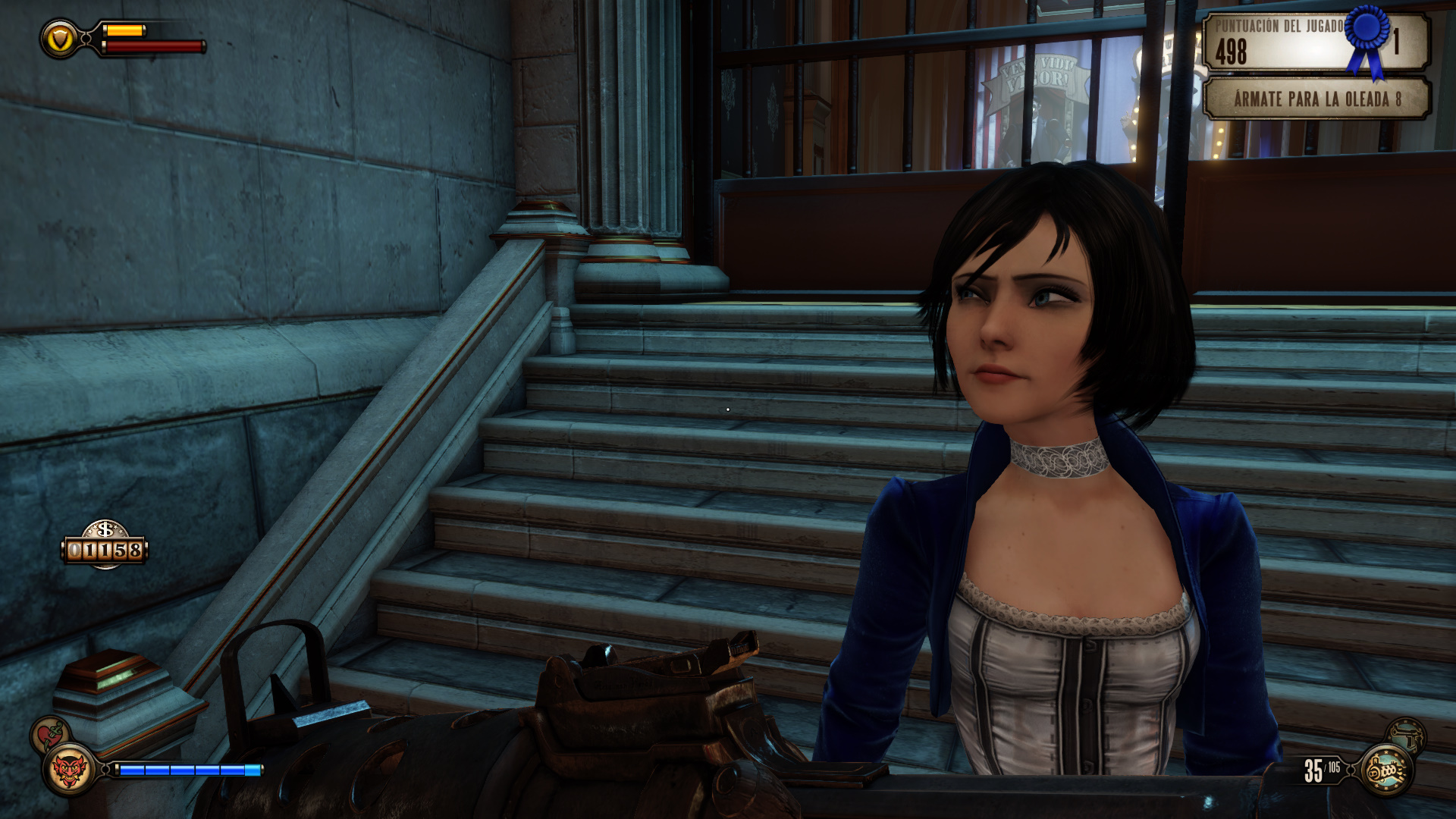Click the gold shield emblem icon
The width and height of the screenshot is (1456, 819).
point(60,39)
